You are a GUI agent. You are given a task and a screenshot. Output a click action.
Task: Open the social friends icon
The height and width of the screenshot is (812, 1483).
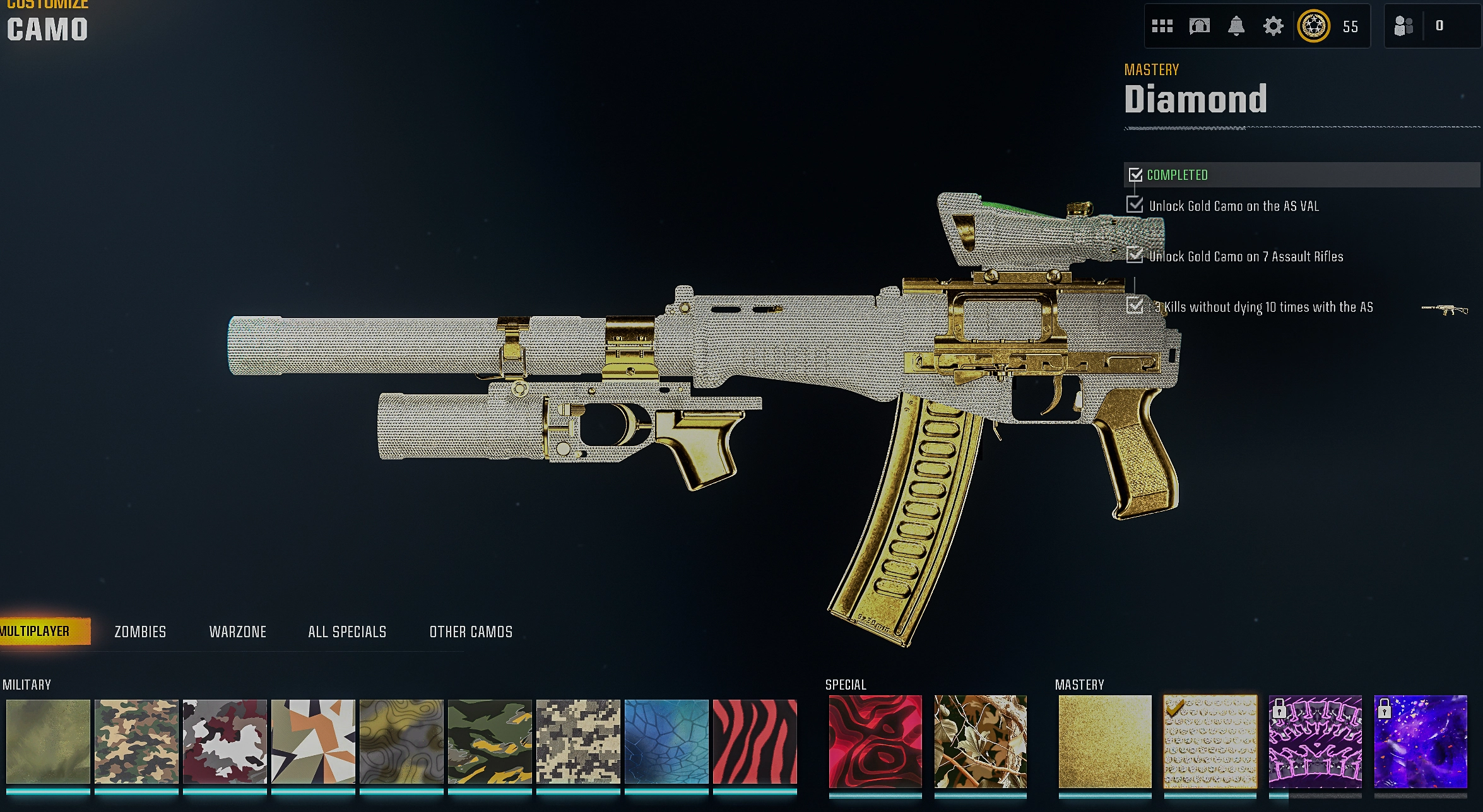tap(1403, 26)
